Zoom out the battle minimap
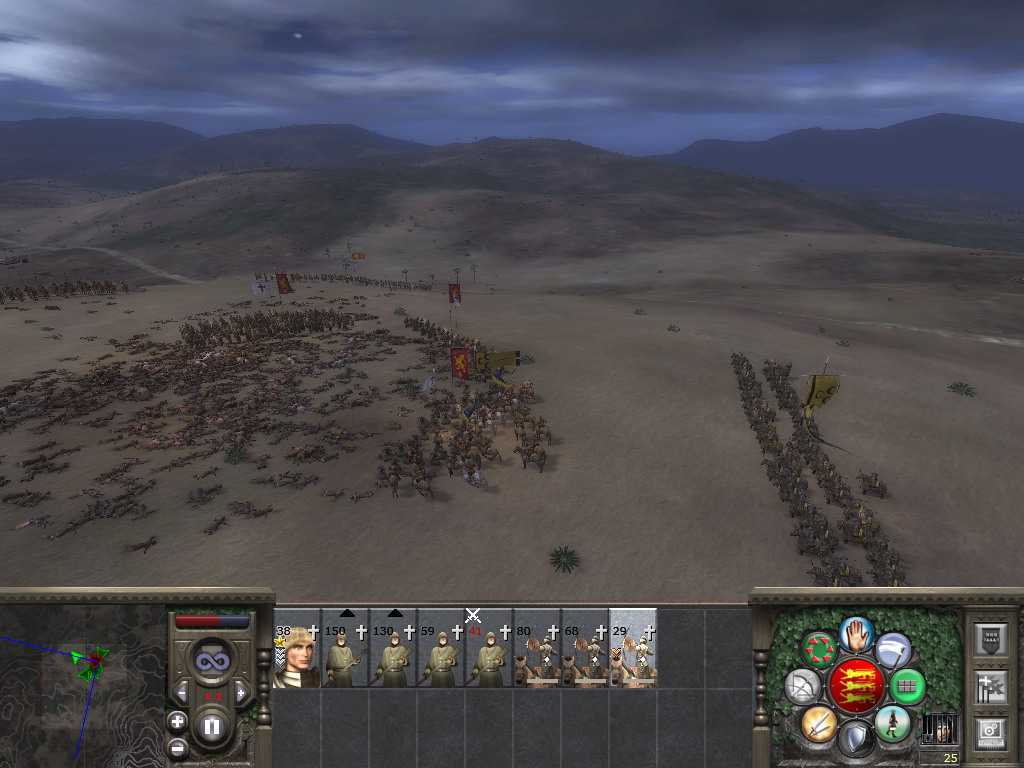The image size is (1024, 768). [x=177, y=746]
